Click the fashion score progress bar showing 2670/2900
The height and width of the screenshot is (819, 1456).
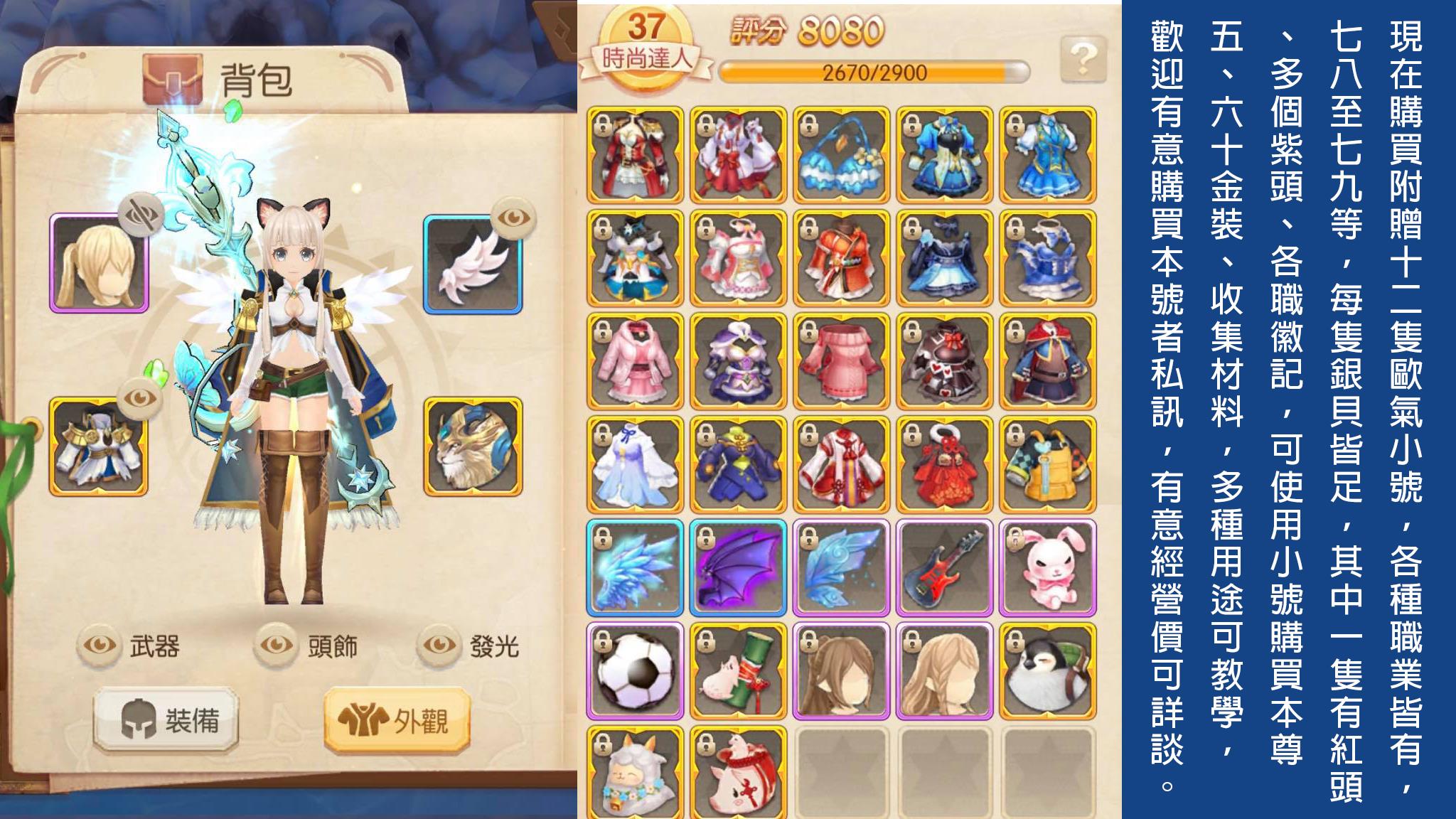click(872, 71)
